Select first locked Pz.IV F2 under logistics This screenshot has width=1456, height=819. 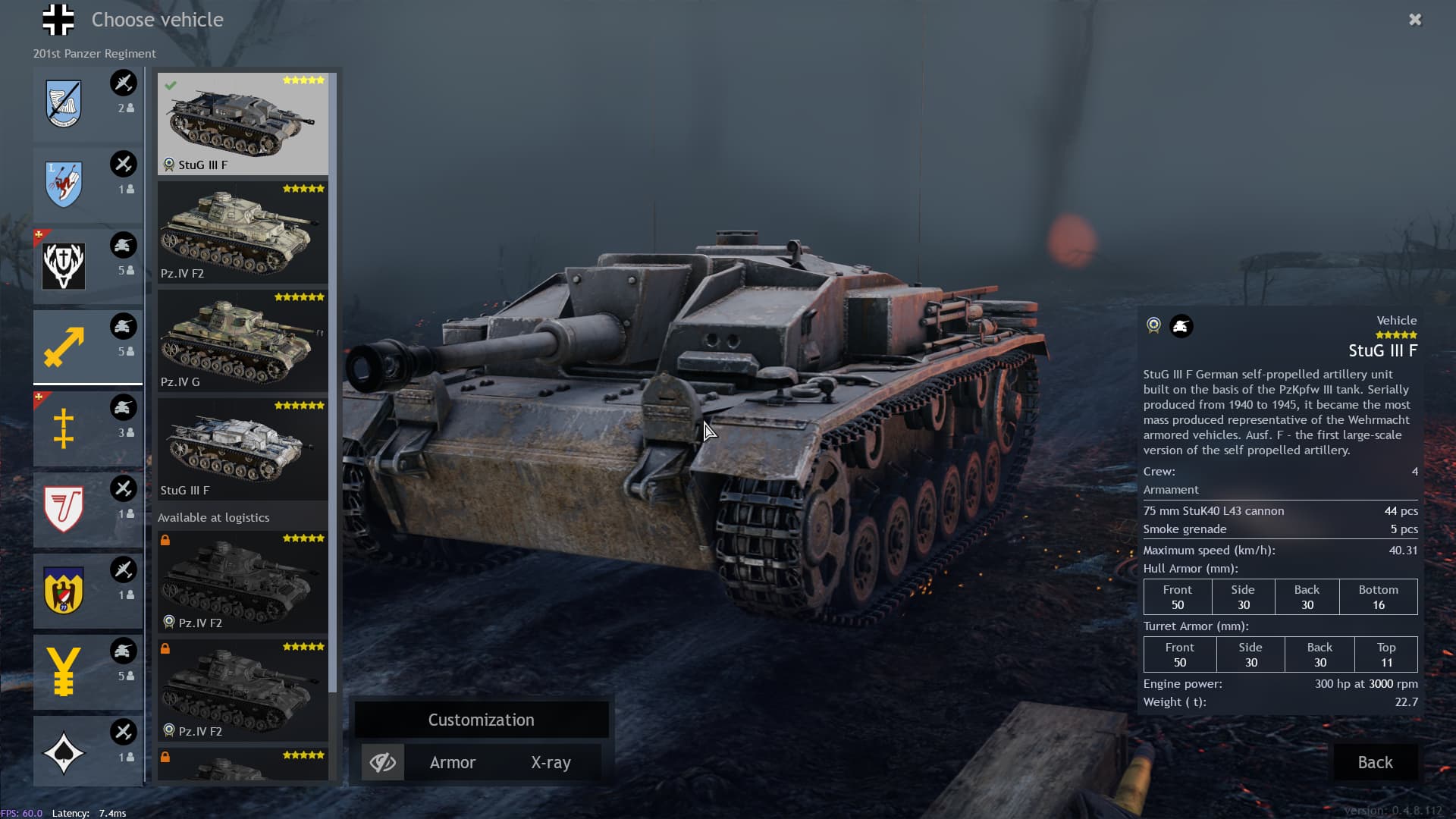point(243,582)
